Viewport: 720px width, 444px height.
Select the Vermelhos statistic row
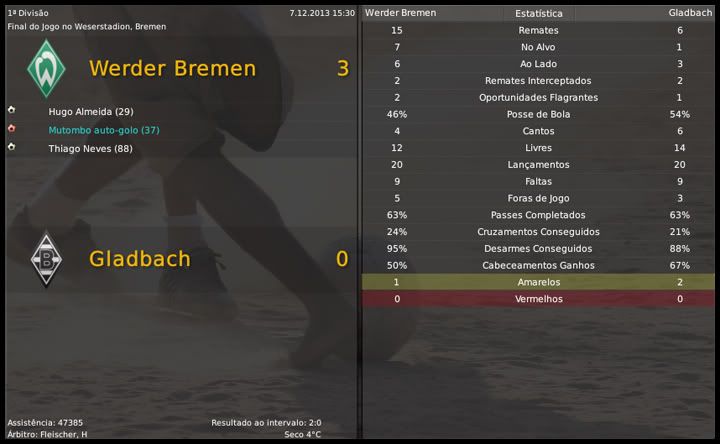click(538, 299)
